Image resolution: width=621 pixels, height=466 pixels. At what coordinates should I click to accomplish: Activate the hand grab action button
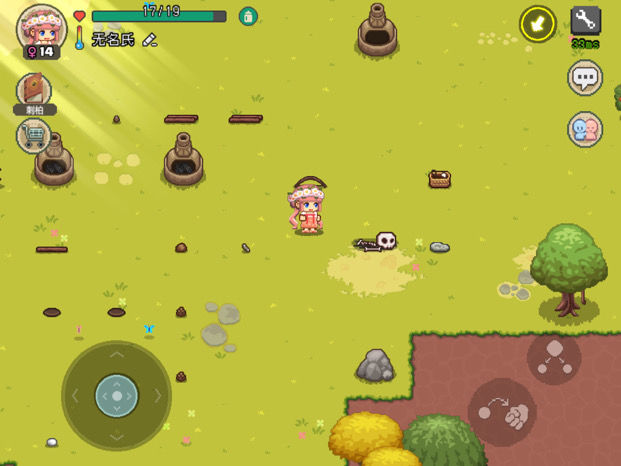coord(502,412)
